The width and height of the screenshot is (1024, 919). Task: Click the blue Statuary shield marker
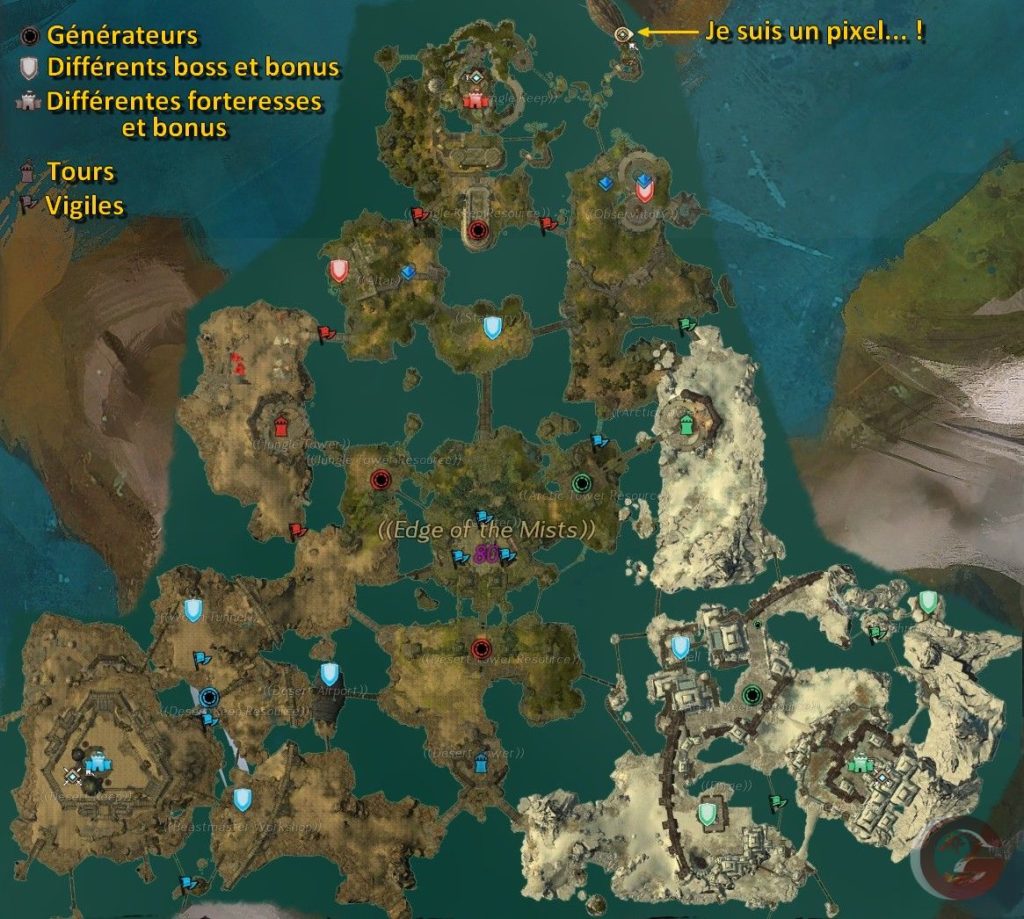492,327
